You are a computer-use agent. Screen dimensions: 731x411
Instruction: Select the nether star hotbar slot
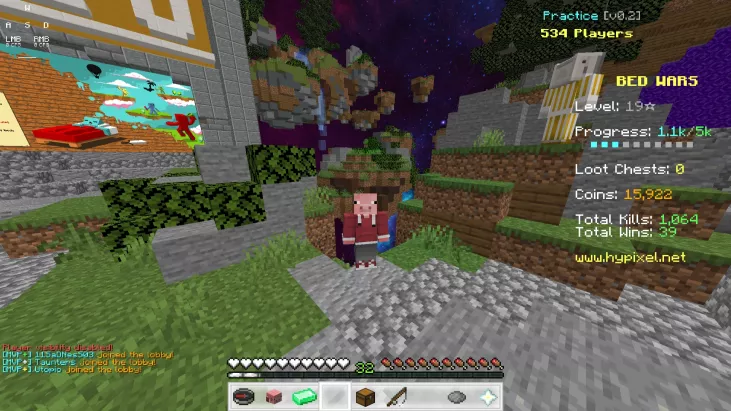488,397
